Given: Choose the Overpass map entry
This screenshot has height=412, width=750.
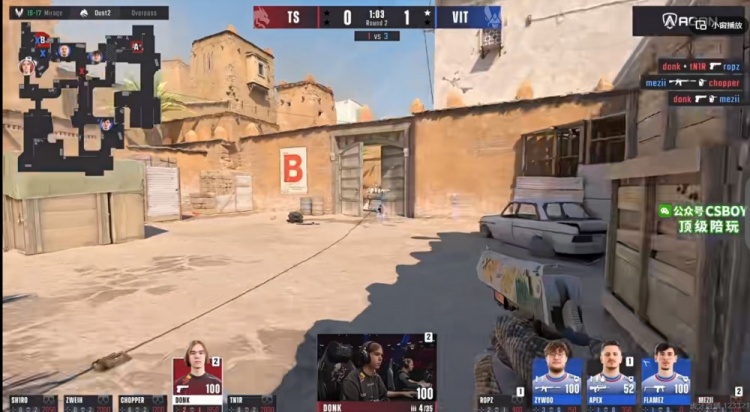Looking at the screenshot, I should click(x=143, y=13).
